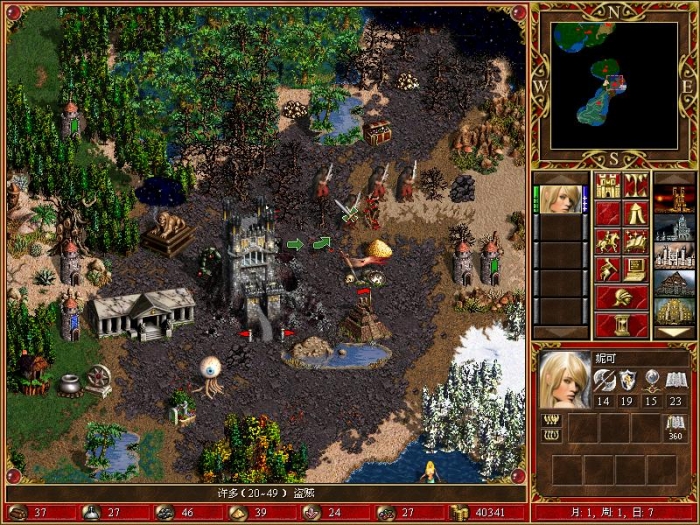The height and width of the screenshot is (525, 700).
Task: Select the fiery red town thumbnail
Action: click(673, 198)
